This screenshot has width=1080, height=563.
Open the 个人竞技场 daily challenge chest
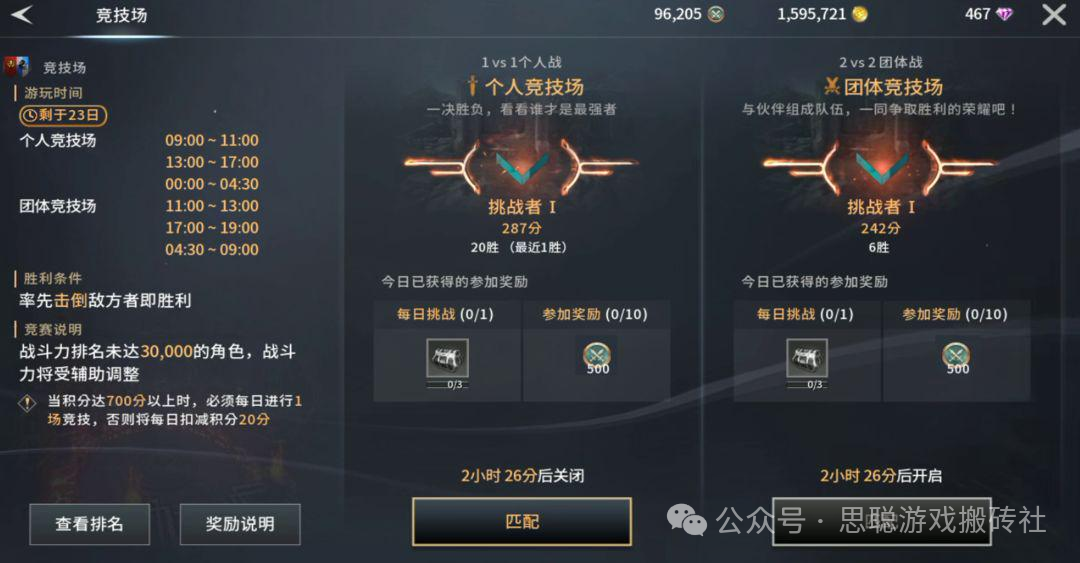point(447,359)
